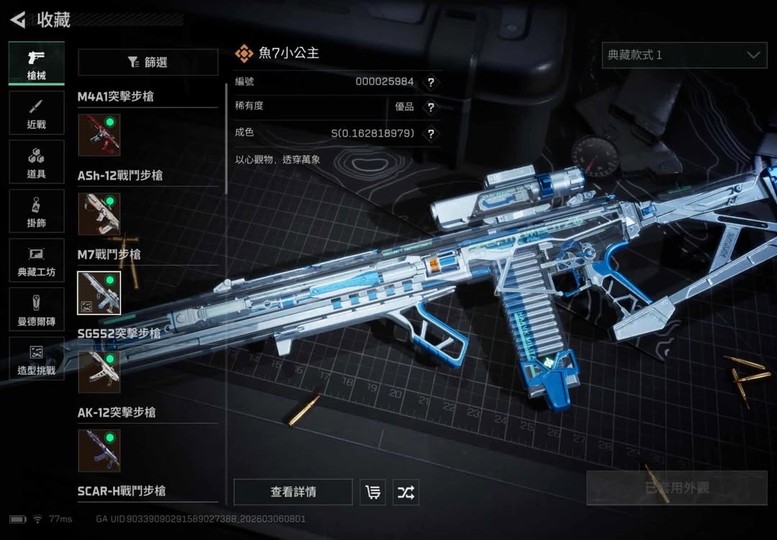Screen dimensions: 777x540
Task: Go back from the 收藏 screen
Action: pyautogui.click(x=17, y=19)
